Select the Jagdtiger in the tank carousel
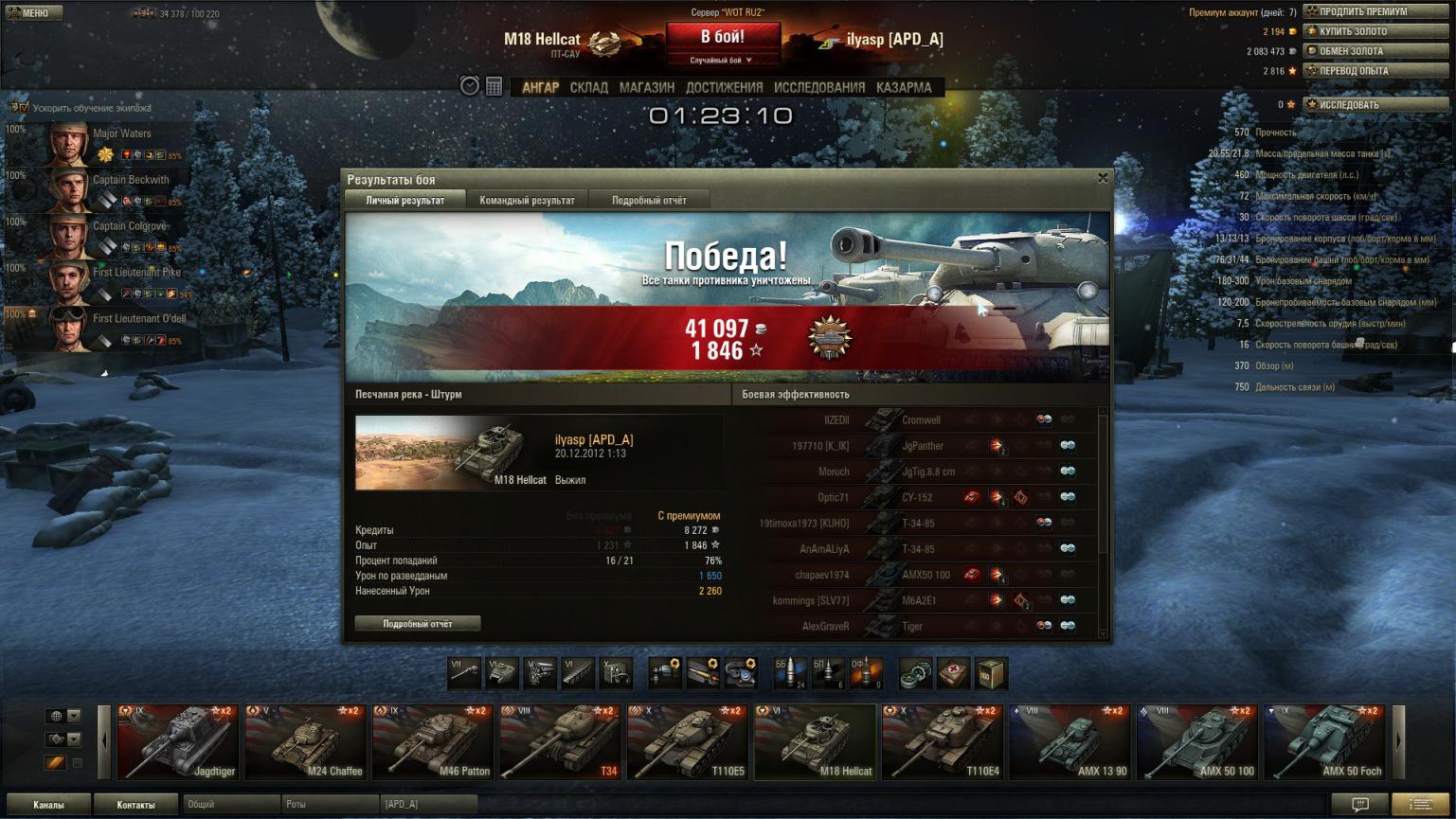The image size is (1456, 819). coord(177,741)
